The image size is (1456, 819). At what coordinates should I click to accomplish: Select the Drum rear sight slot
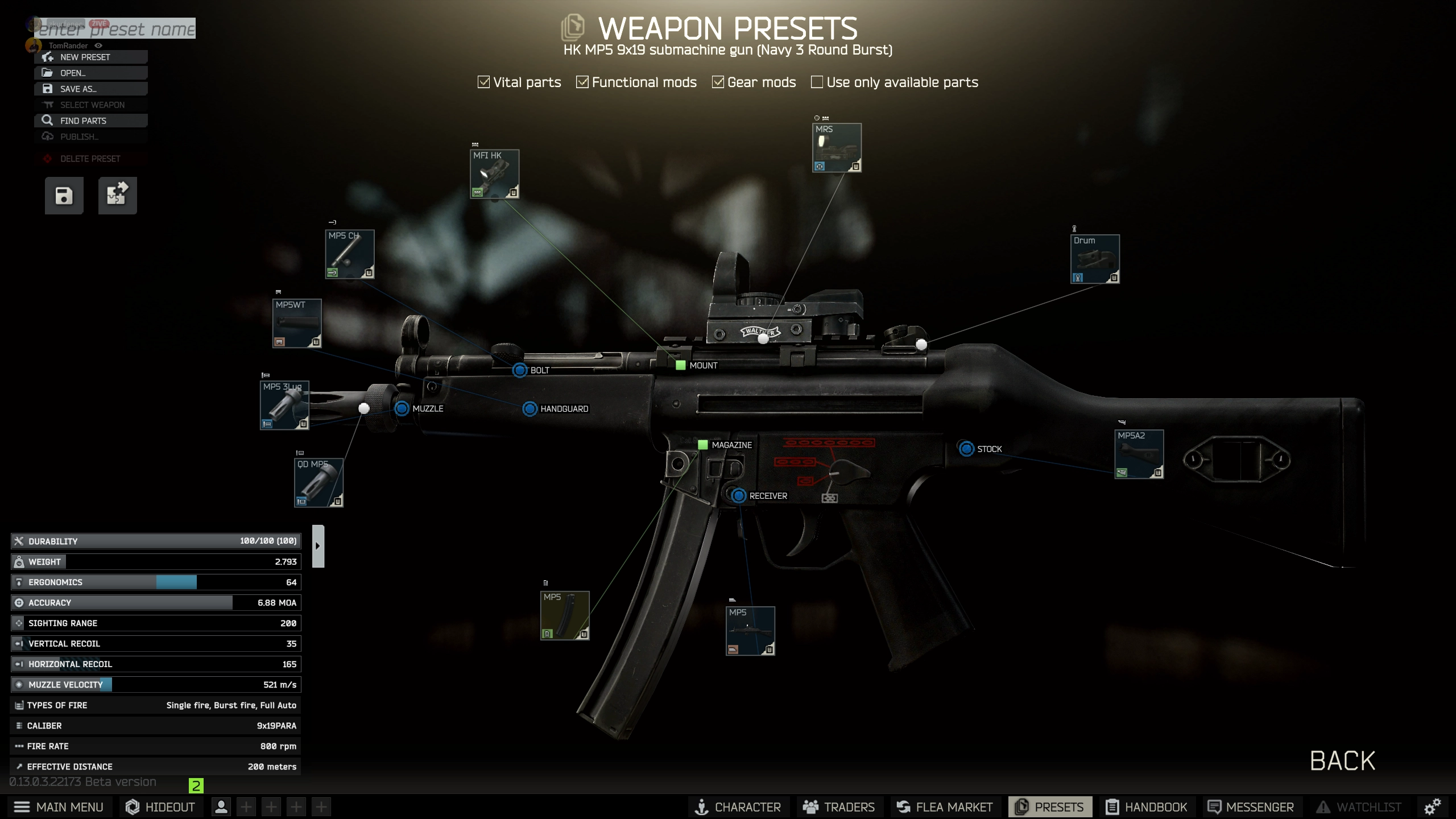(1095, 259)
